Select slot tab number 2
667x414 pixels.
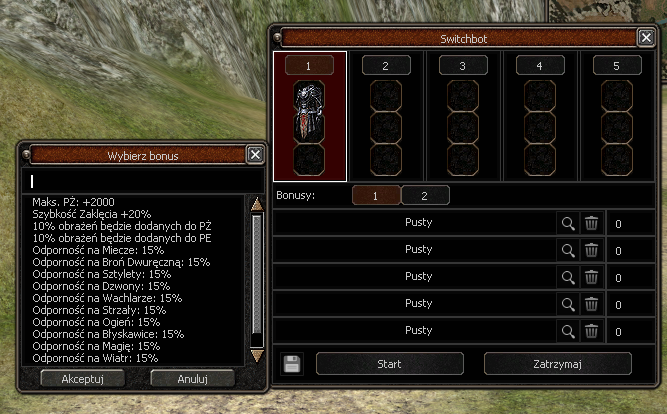click(386, 65)
